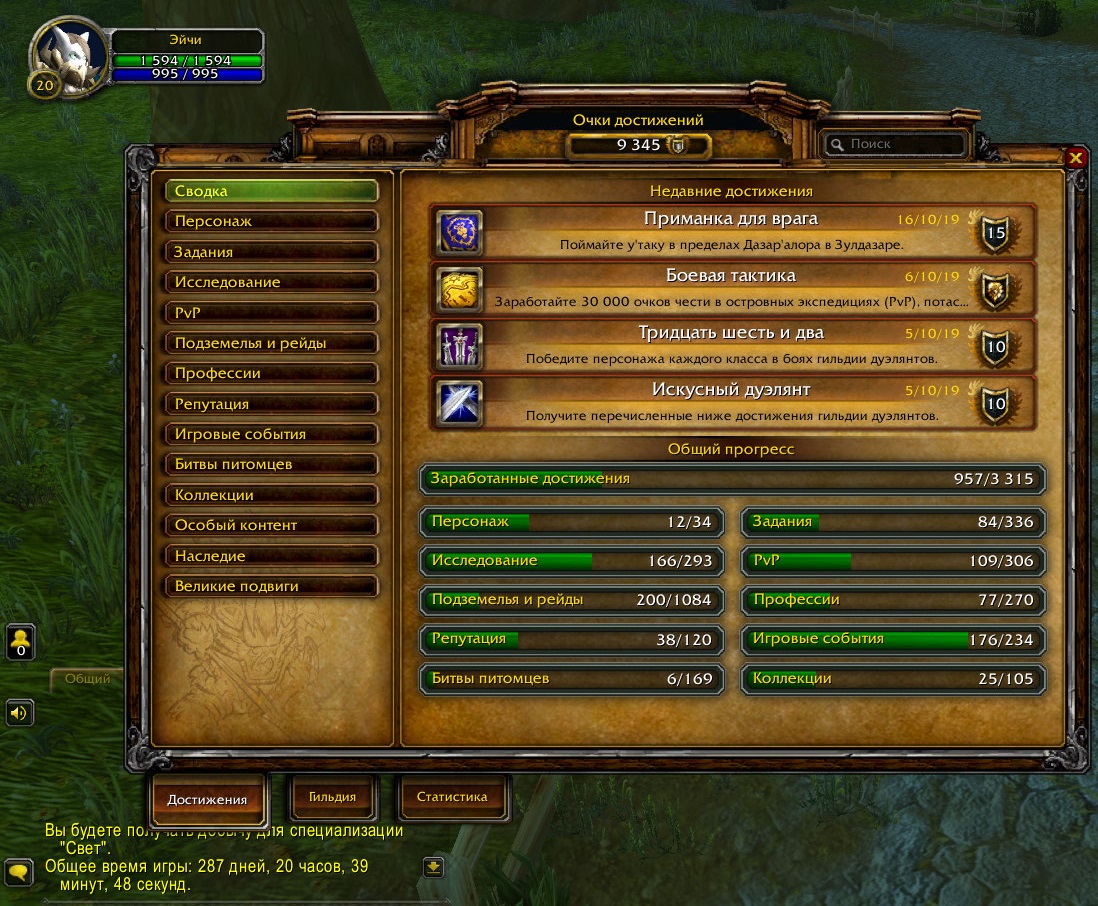This screenshot has width=1098, height=906.
Task: Toggle the speaker sound icon
Action: 20,712
